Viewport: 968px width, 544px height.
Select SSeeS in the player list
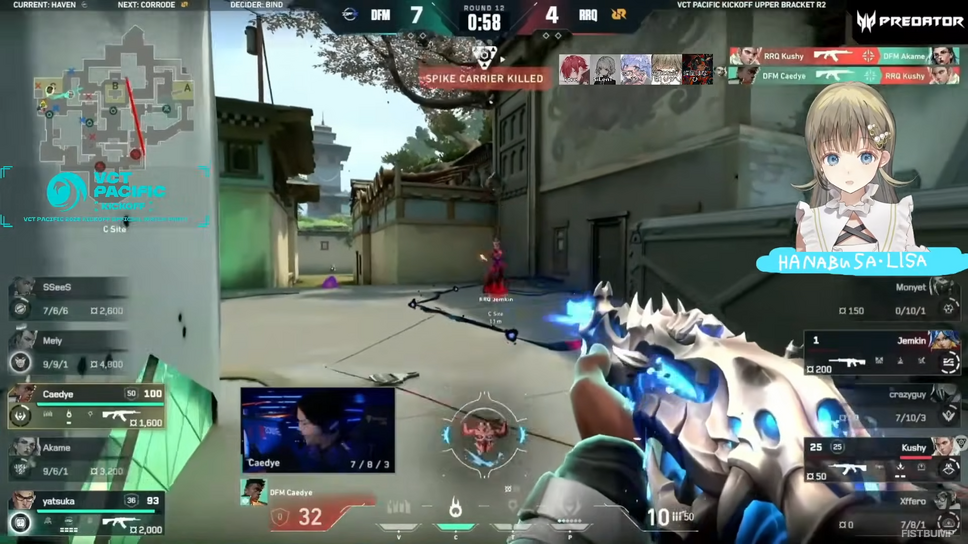coord(70,298)
